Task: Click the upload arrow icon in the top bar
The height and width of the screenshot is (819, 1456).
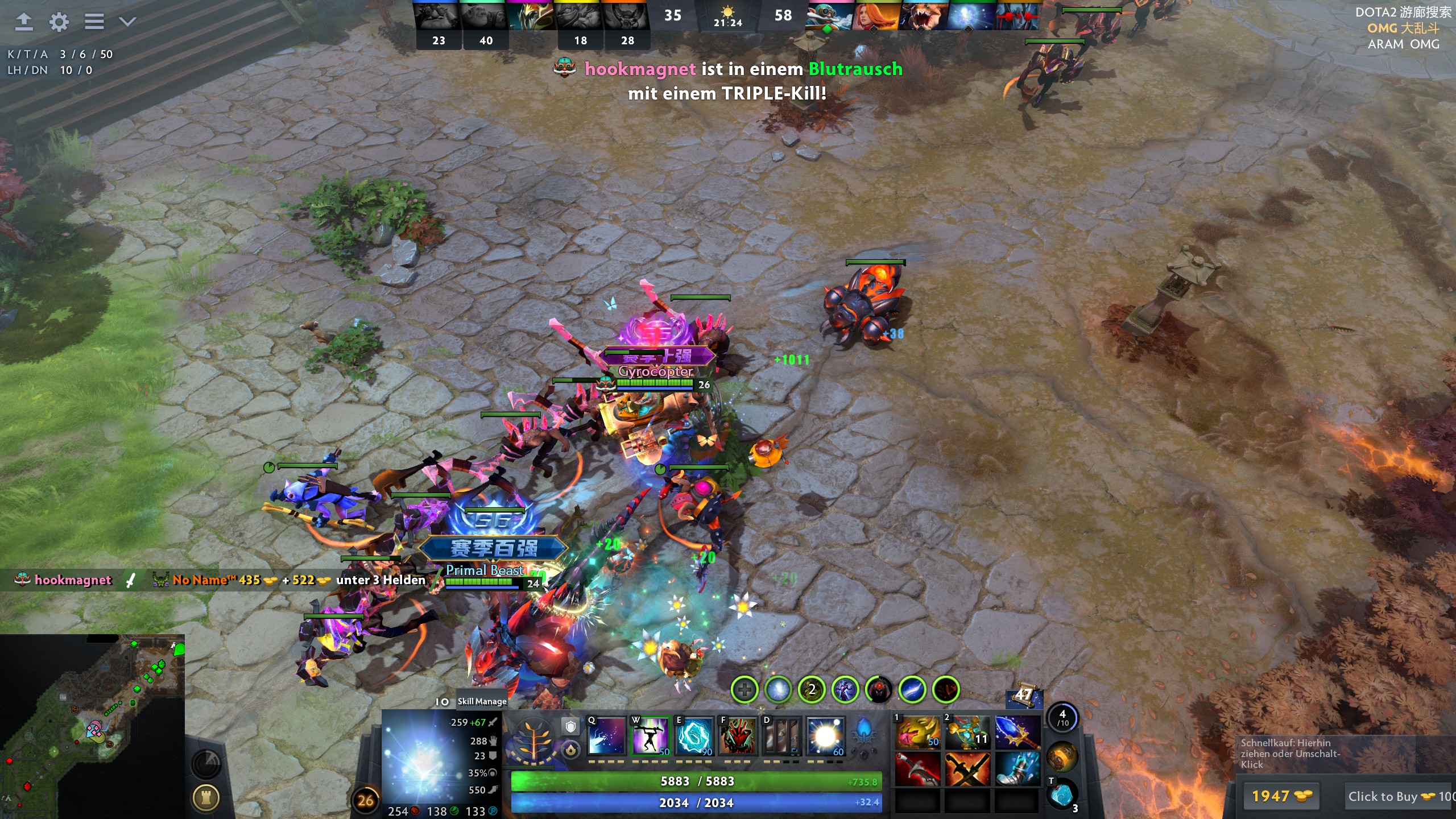Action: click(x=24, y=22)
